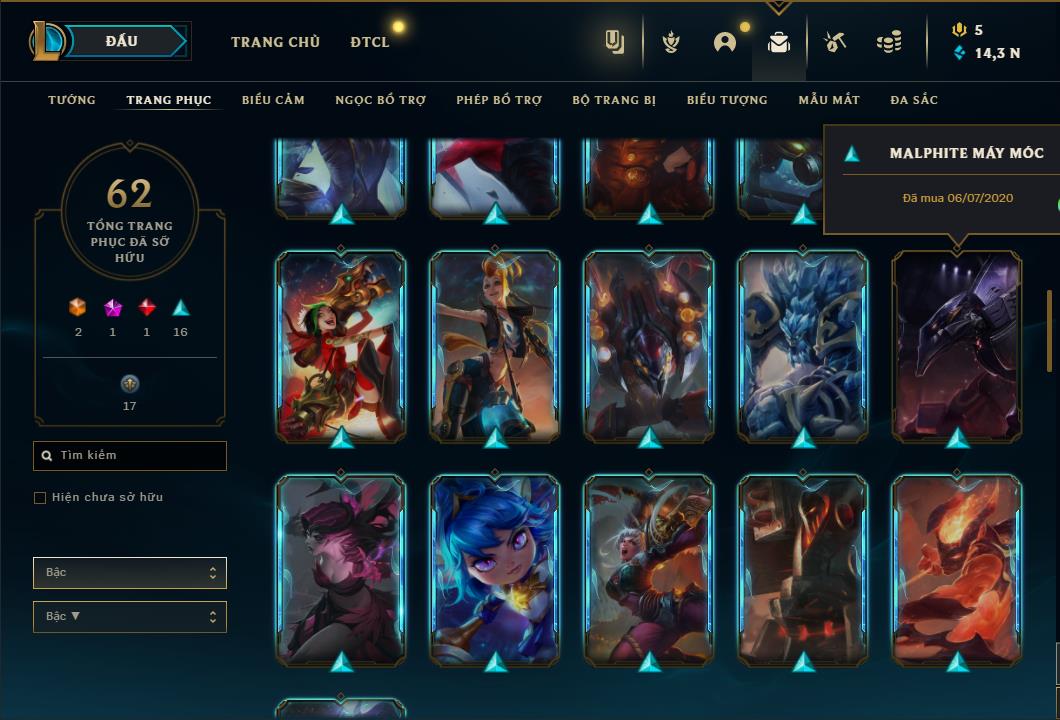The width and height of the screenshot is (1060, 720).
Task: Select the blue-haired Poppy skin card
Action: coord(495,568)
